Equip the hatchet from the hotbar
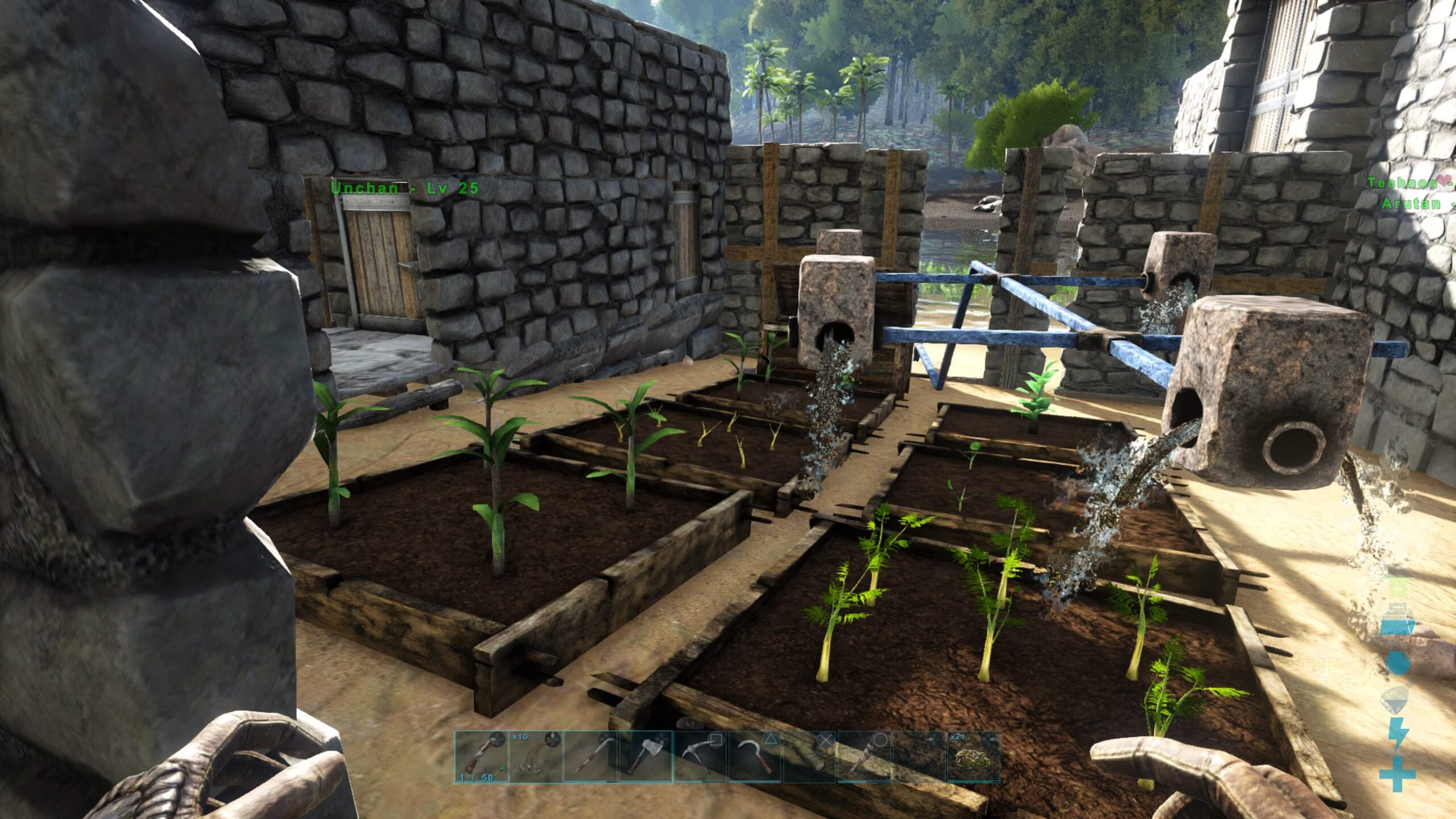 click(646, 757)
